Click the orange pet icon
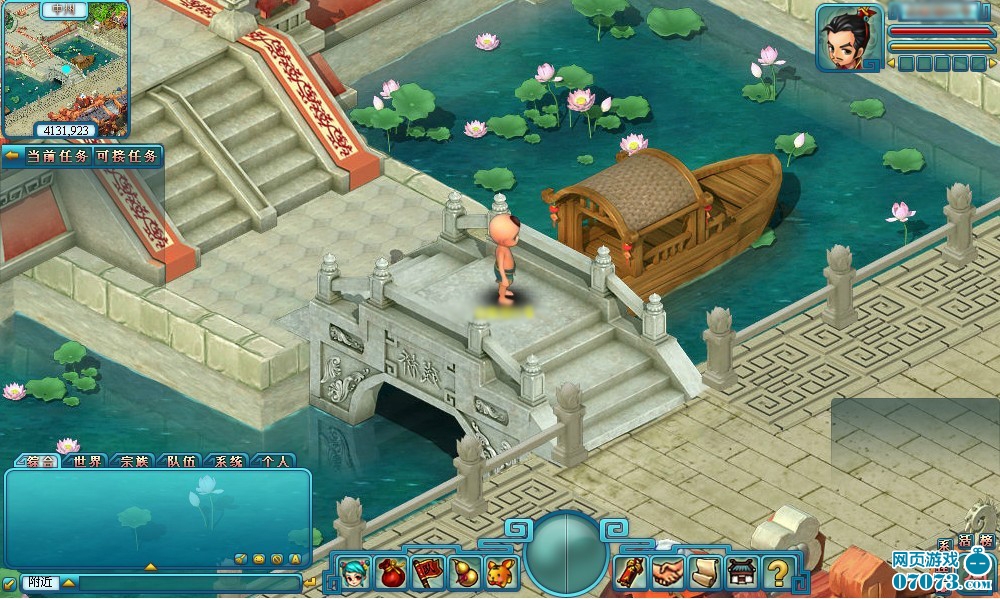Screen dimensions: 1000x599 click(499, 573)
